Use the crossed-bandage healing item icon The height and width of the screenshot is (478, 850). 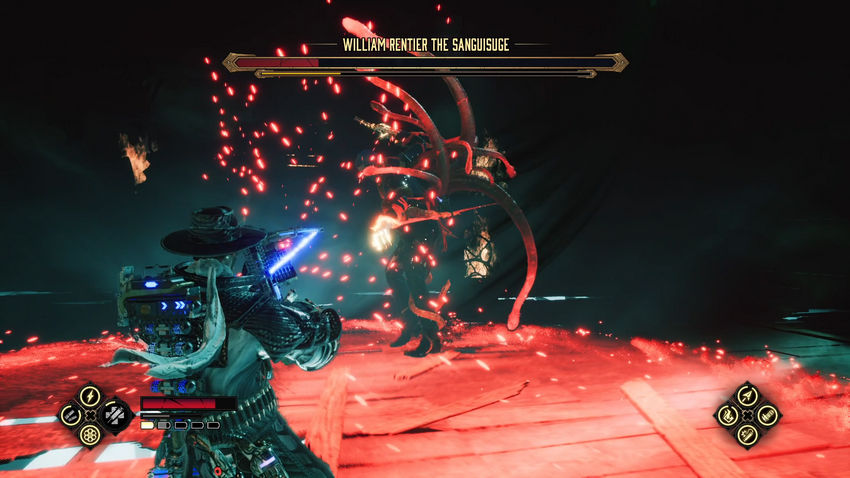115,415
